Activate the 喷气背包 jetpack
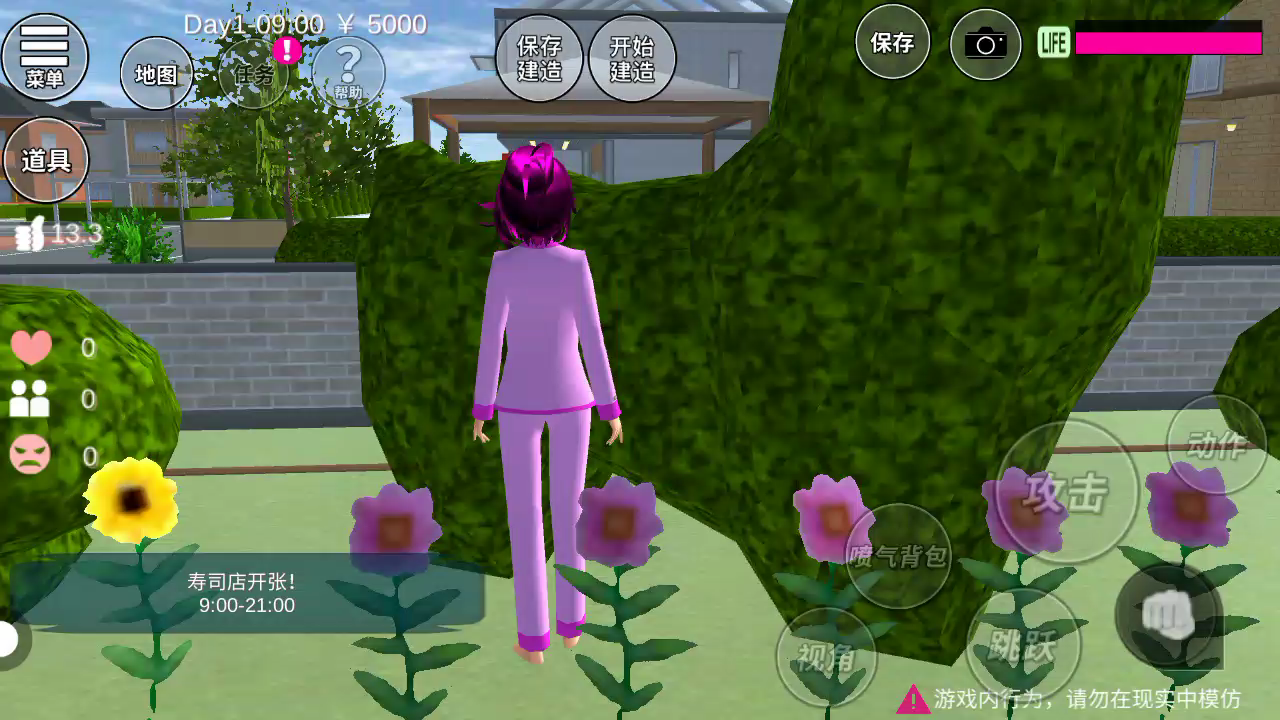The image size is (1280, 720). (x=898, y=556)
